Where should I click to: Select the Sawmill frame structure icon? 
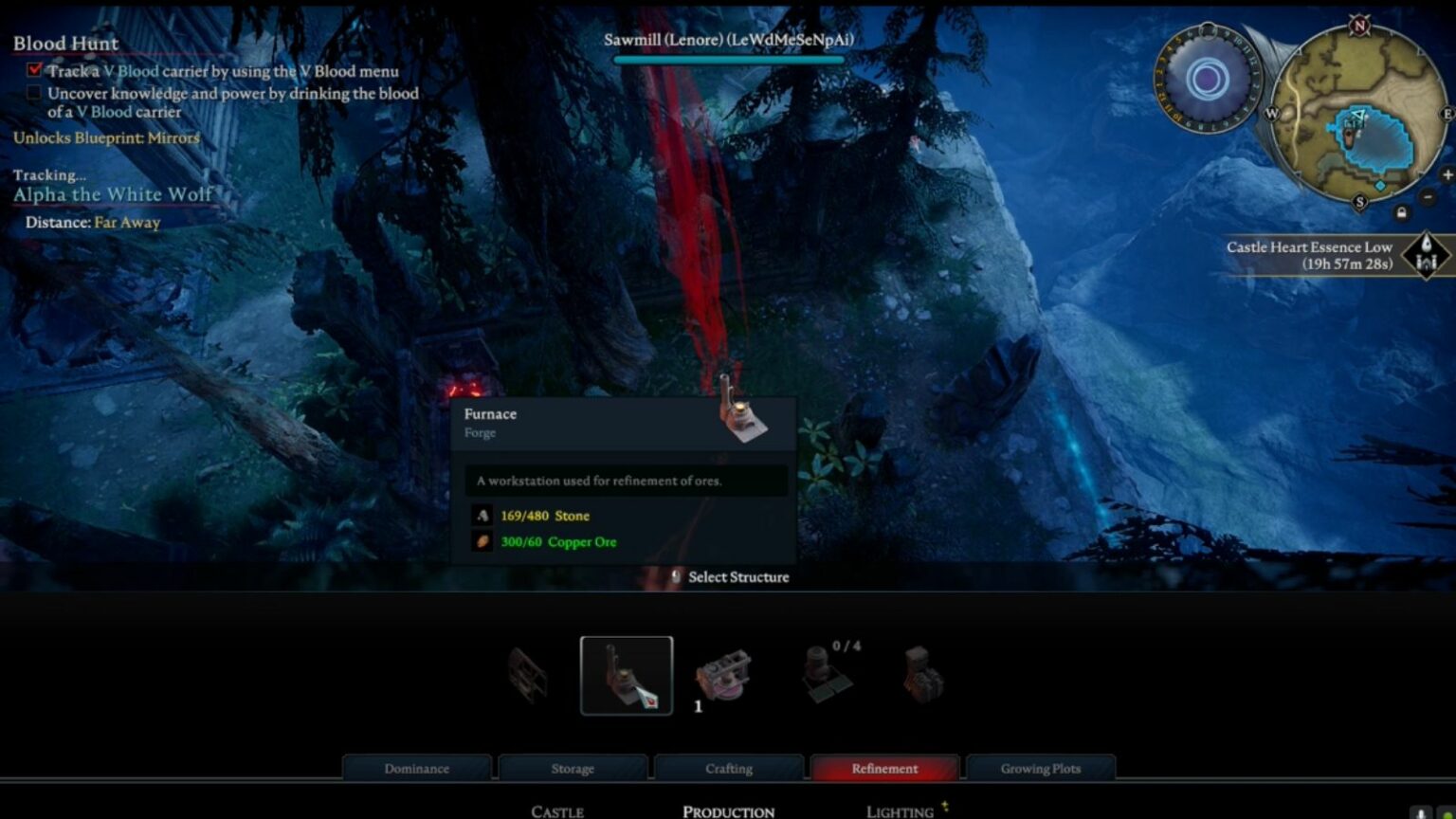tap(528, 675)
